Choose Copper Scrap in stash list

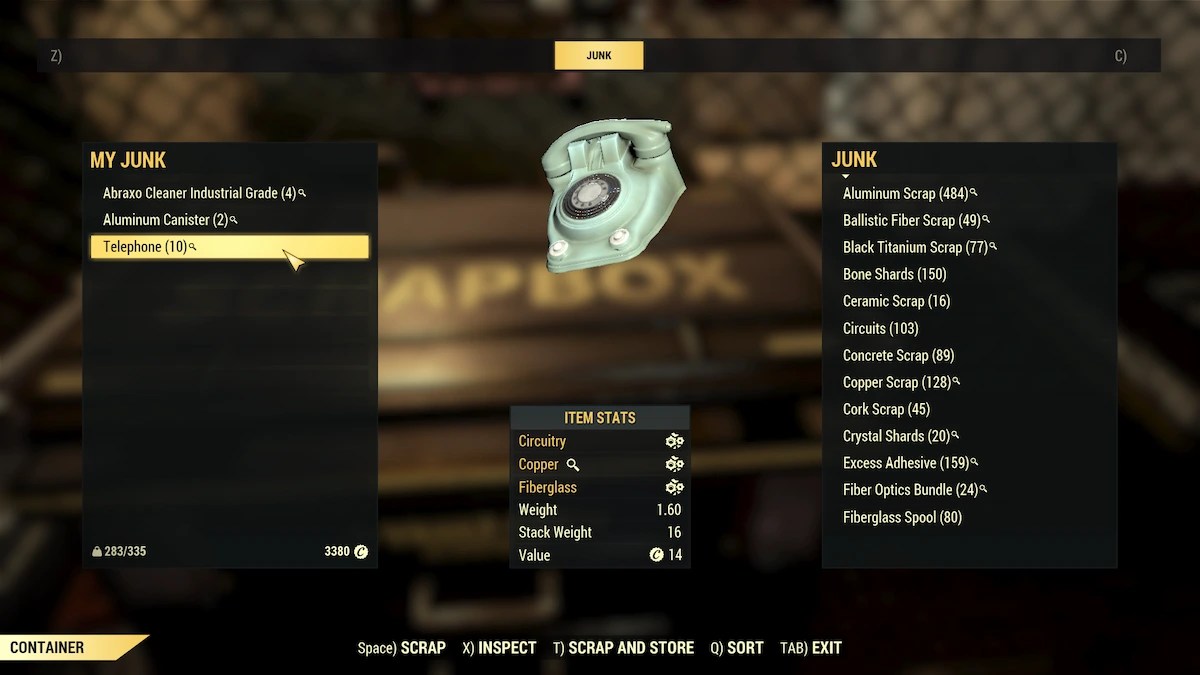pos(896,382)
